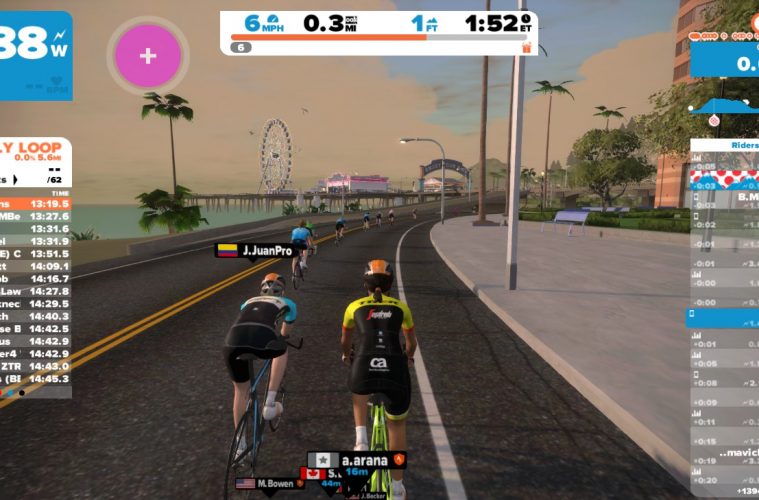The image size is (759, 500).
Task: Select the 14:09.1 leaderboard entry
Action: tap(35, 266)
